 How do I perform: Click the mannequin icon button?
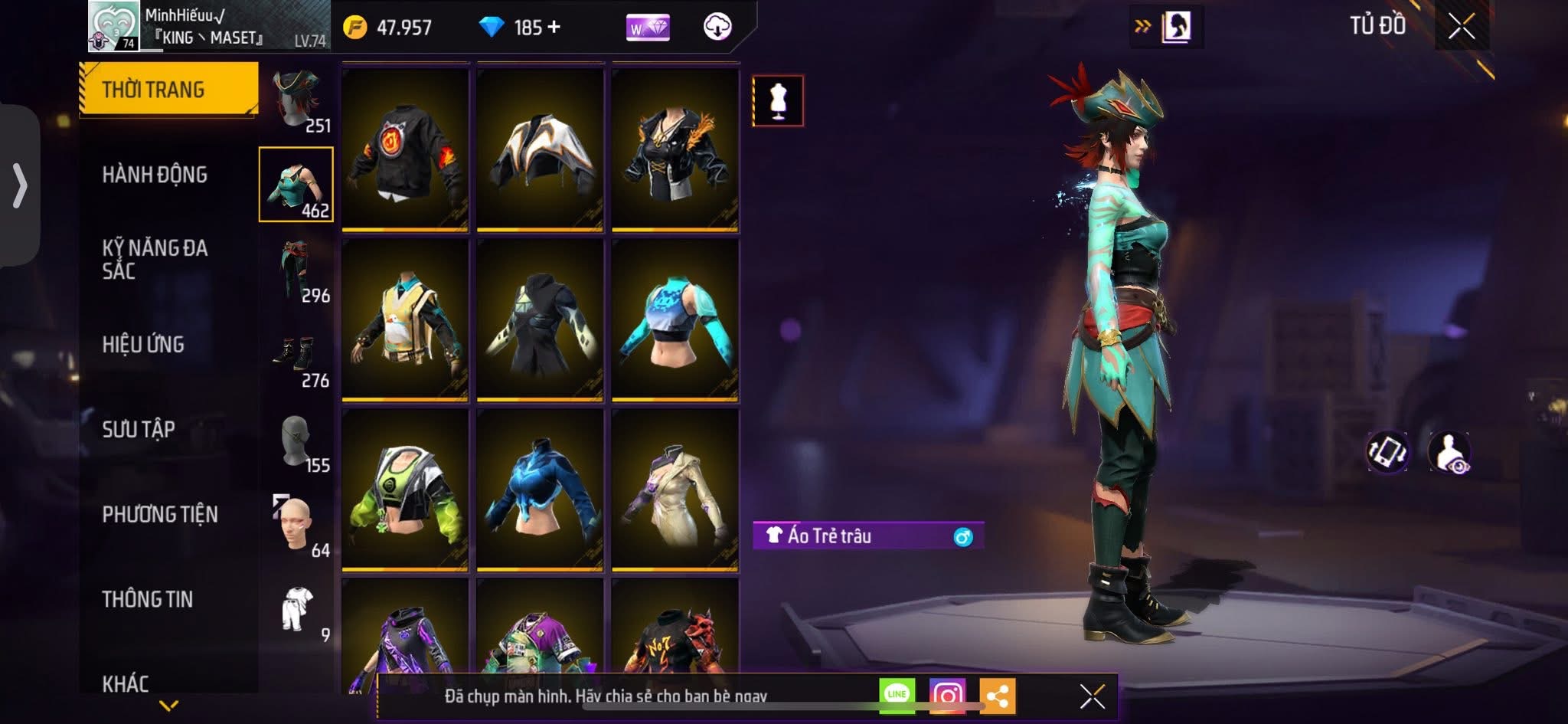pyautogui.click(x=778, y=100)
